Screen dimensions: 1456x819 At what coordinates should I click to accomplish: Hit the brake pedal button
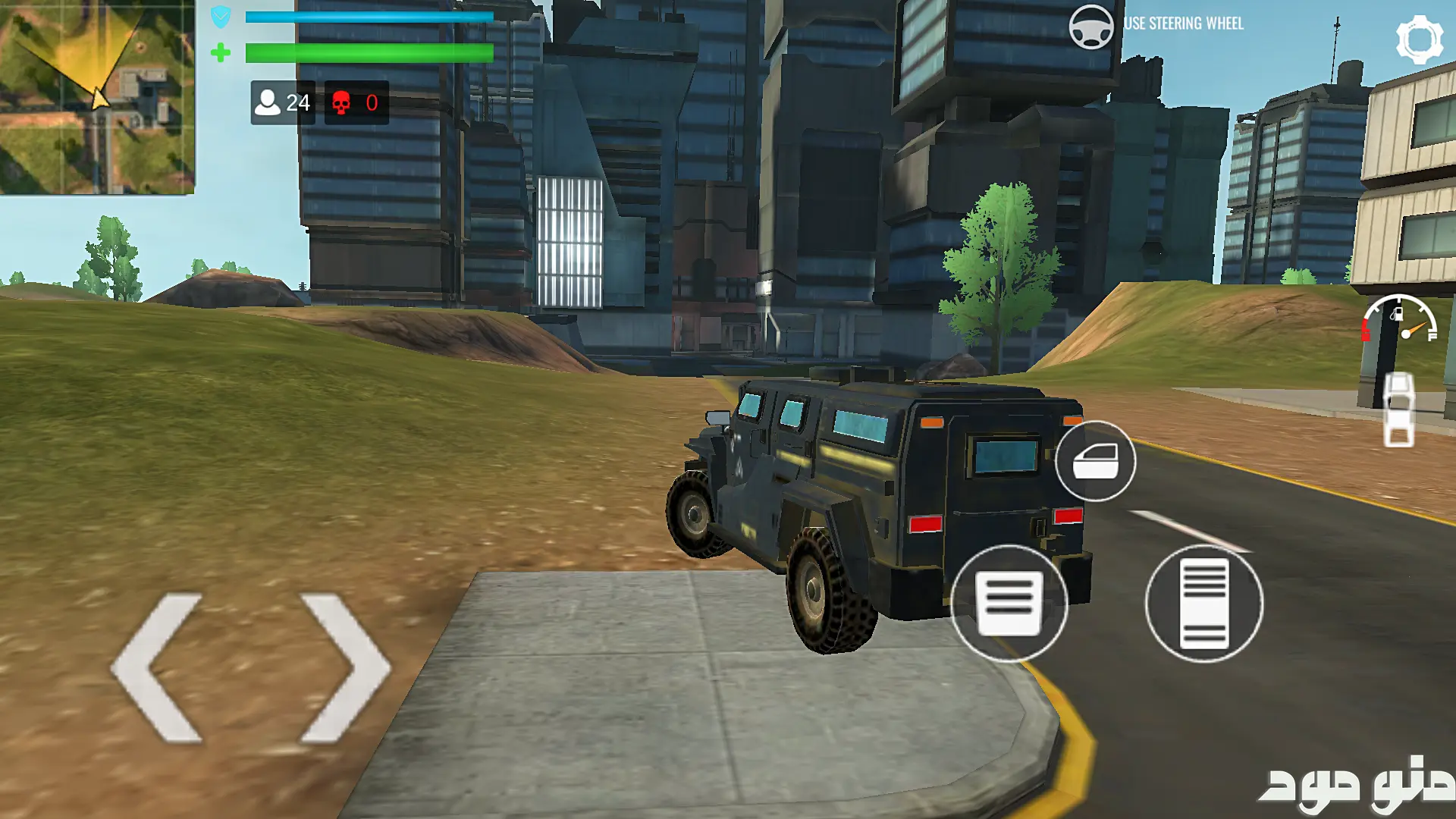(1009, 604)
